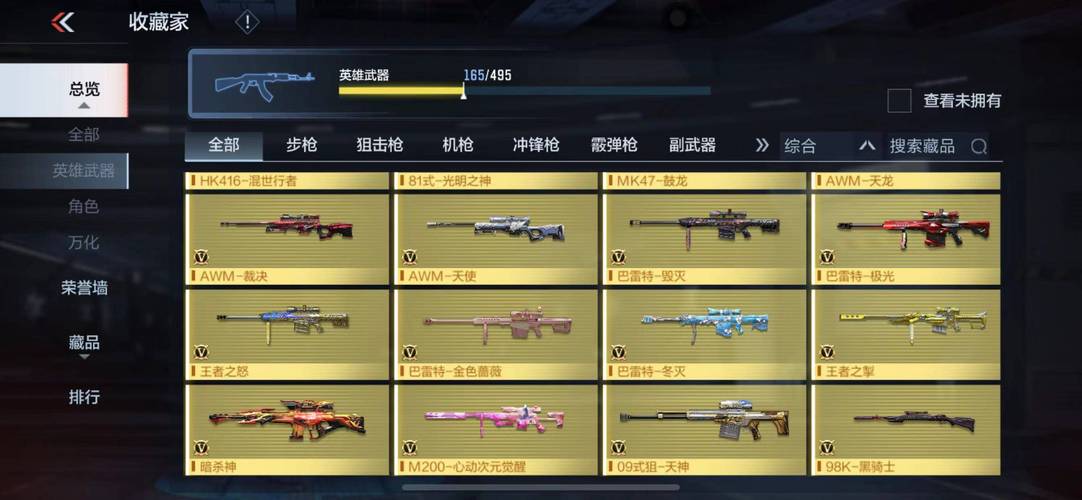Viewport: 1082px width, 500px height.
Task: Expand the 藏品 sidebar section
Action: [x=84, y=343]
